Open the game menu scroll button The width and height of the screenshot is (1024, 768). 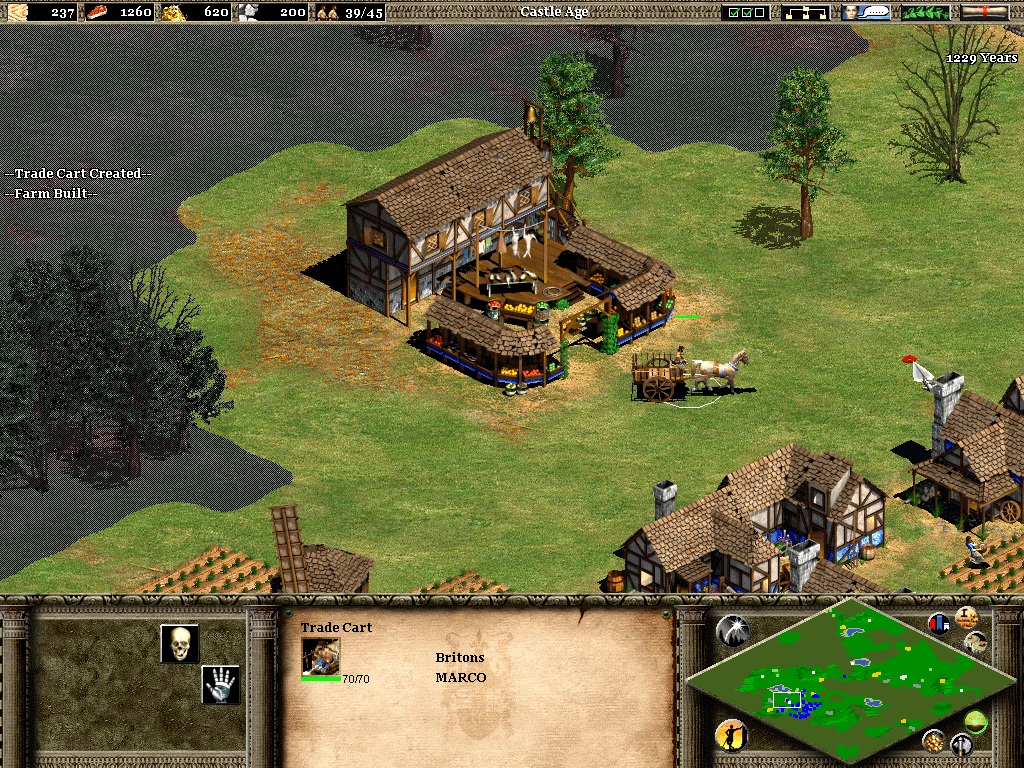984,13
